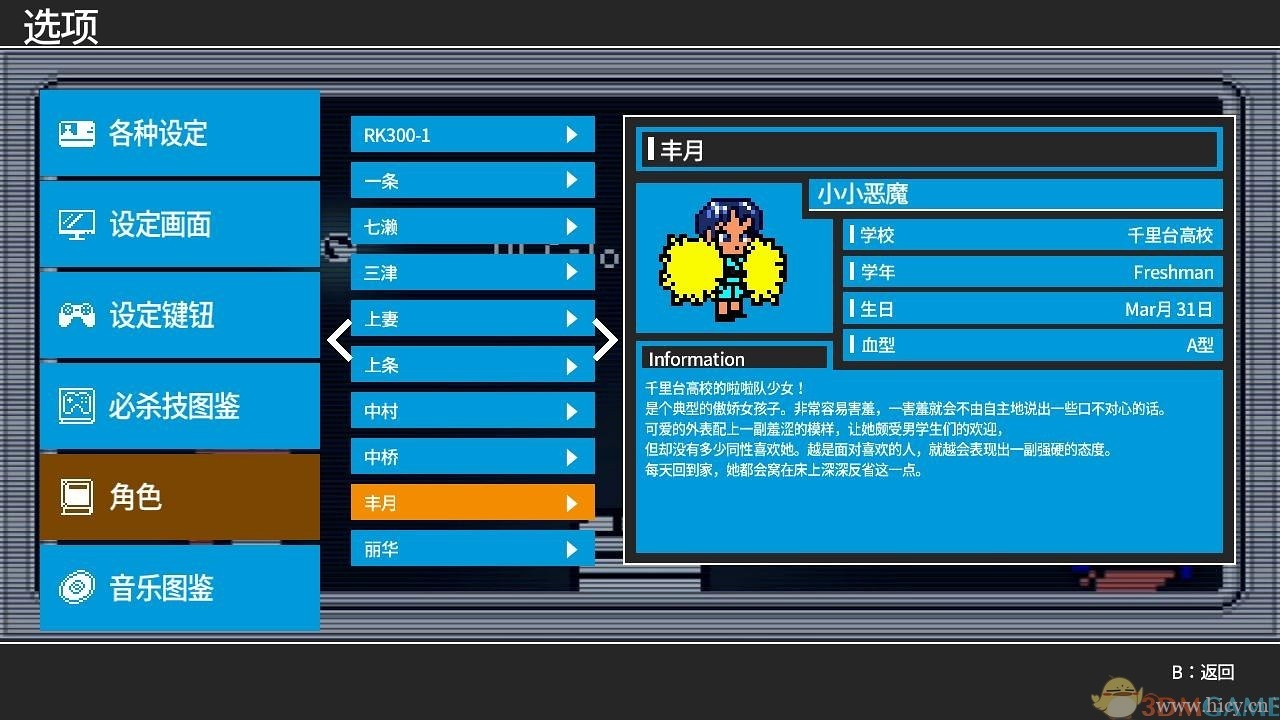The width and height of the screenshot is (1280, 720).
Task: Select the monitor icon next to 设定画面
Action: pyautogui.click(x=75, y=224)
